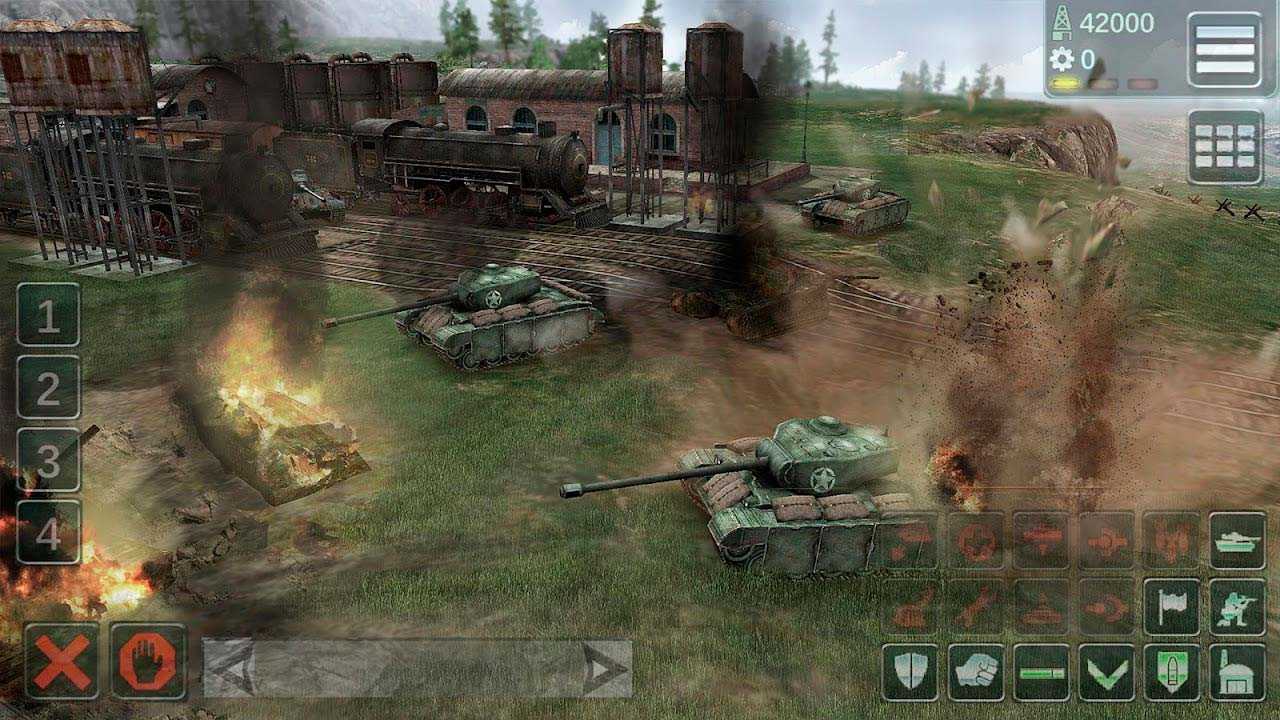
Task: Select control group 4
Action: [48, 532]
